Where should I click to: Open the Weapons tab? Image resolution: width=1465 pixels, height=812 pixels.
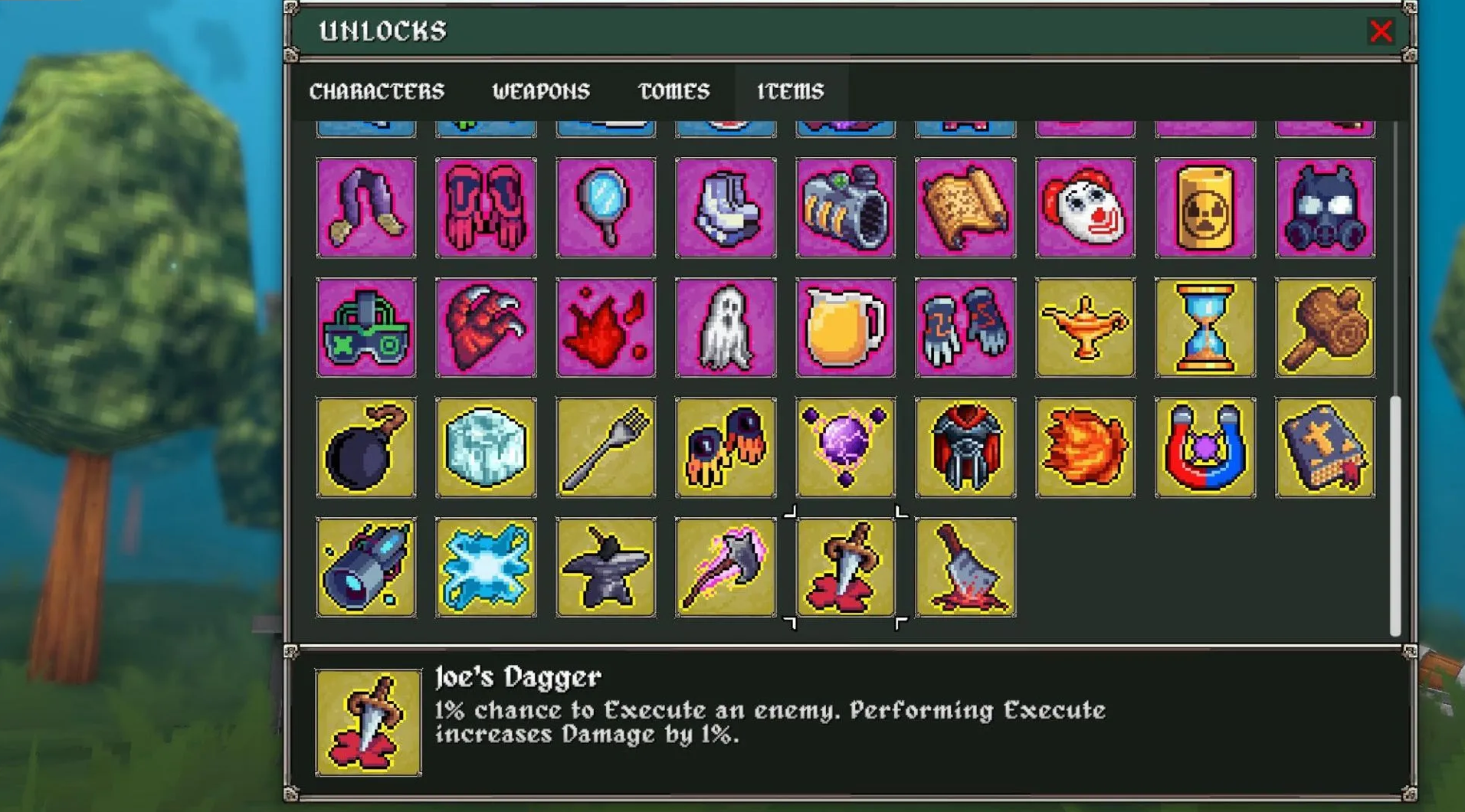coord(541,91)
